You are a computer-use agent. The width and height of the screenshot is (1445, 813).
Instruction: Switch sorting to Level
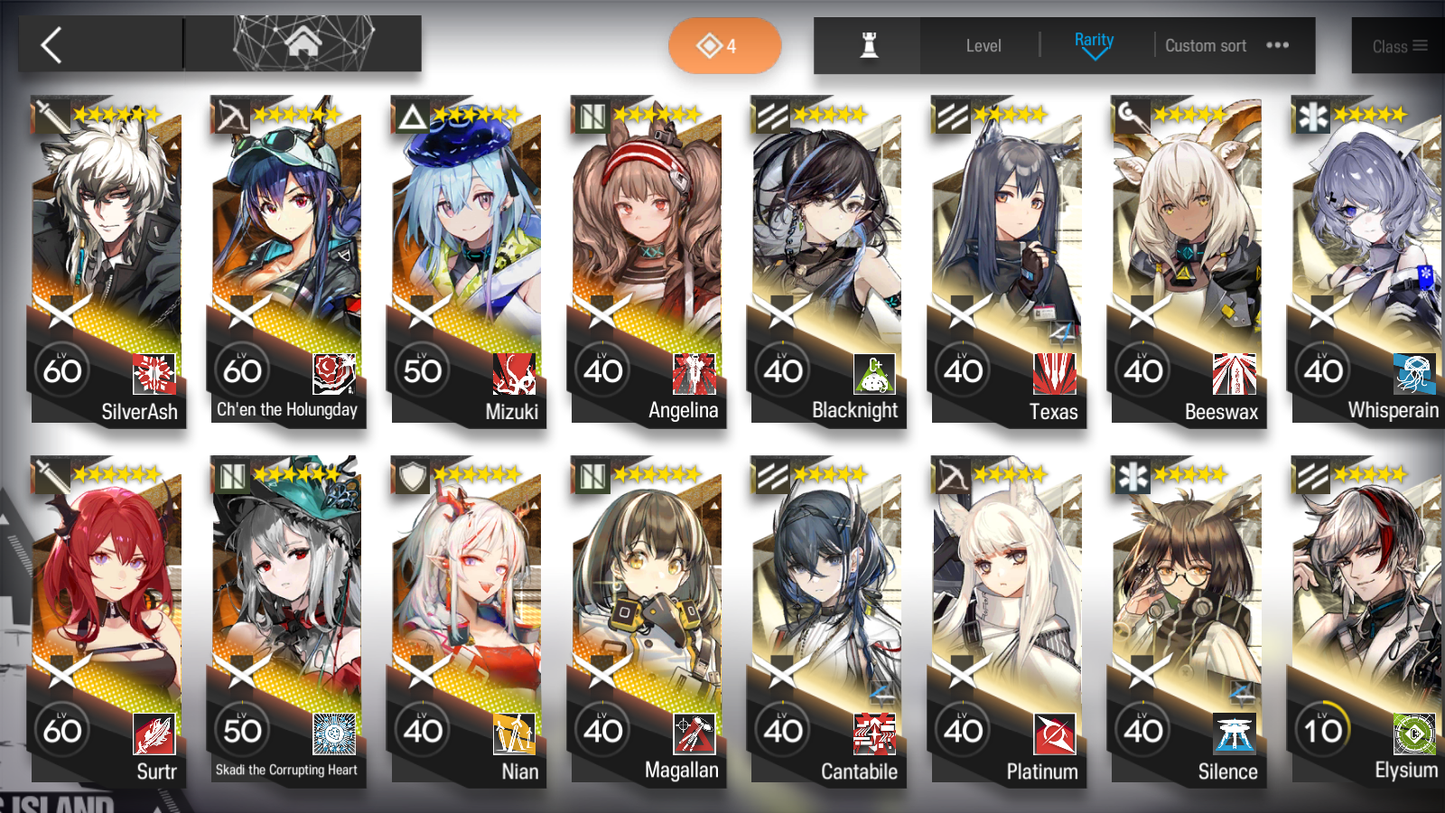[x=984, y=45]
